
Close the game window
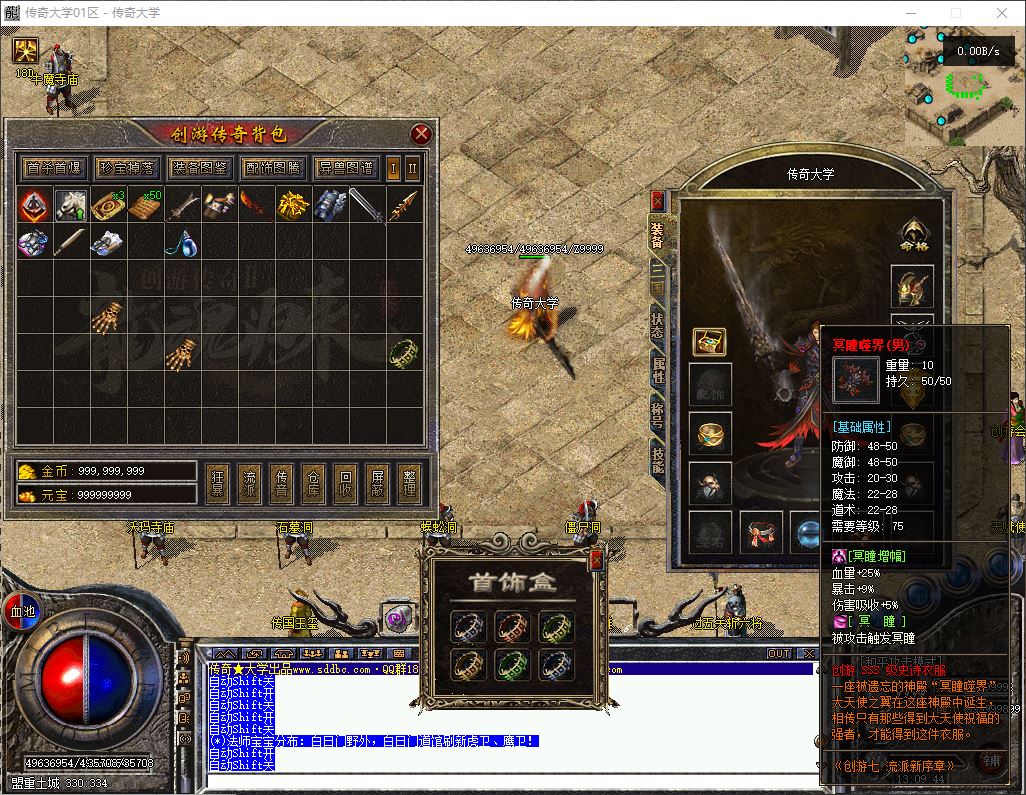tap(1002, 13)
